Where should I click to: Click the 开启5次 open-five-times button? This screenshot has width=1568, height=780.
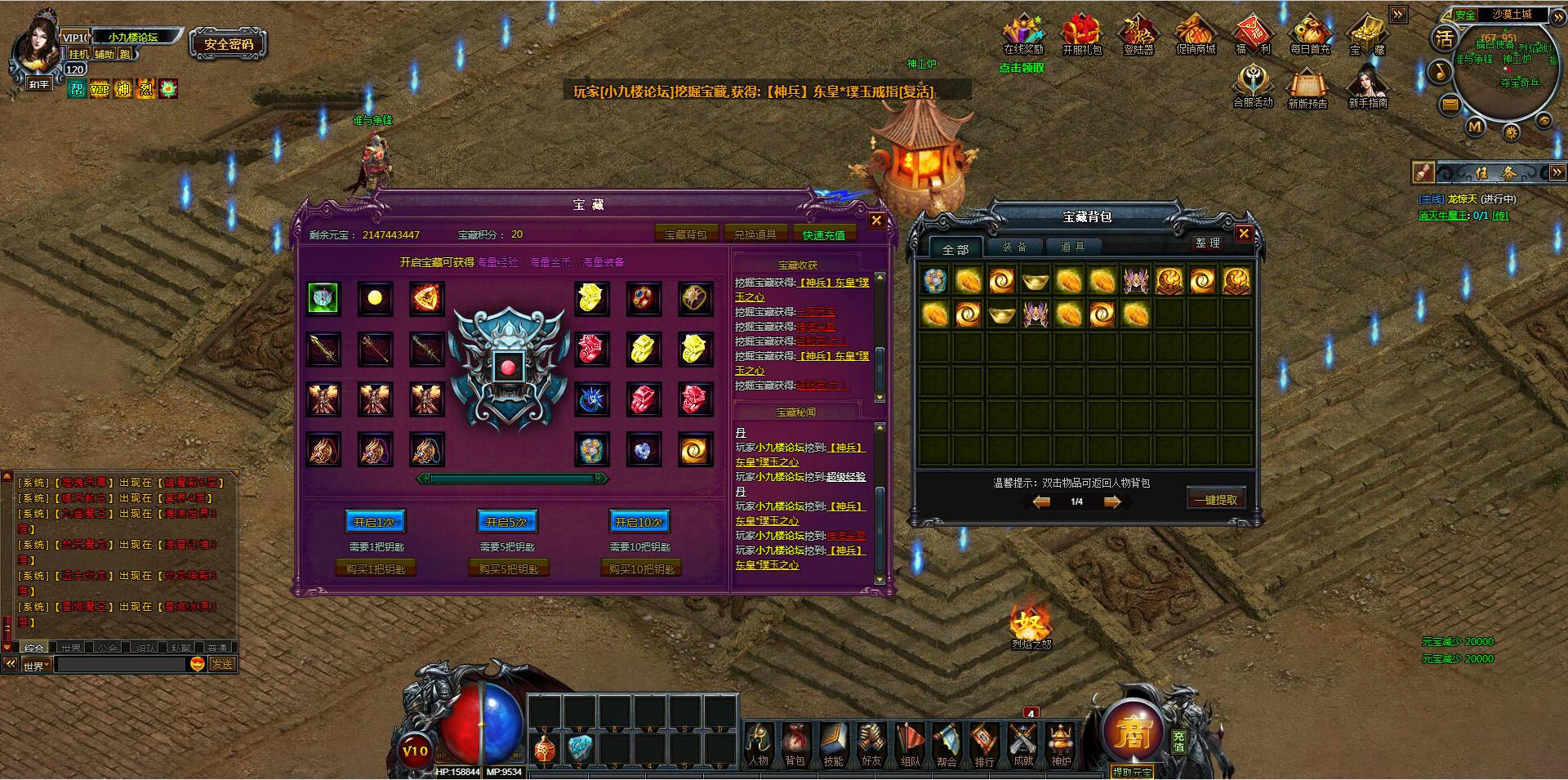[507, 522]
